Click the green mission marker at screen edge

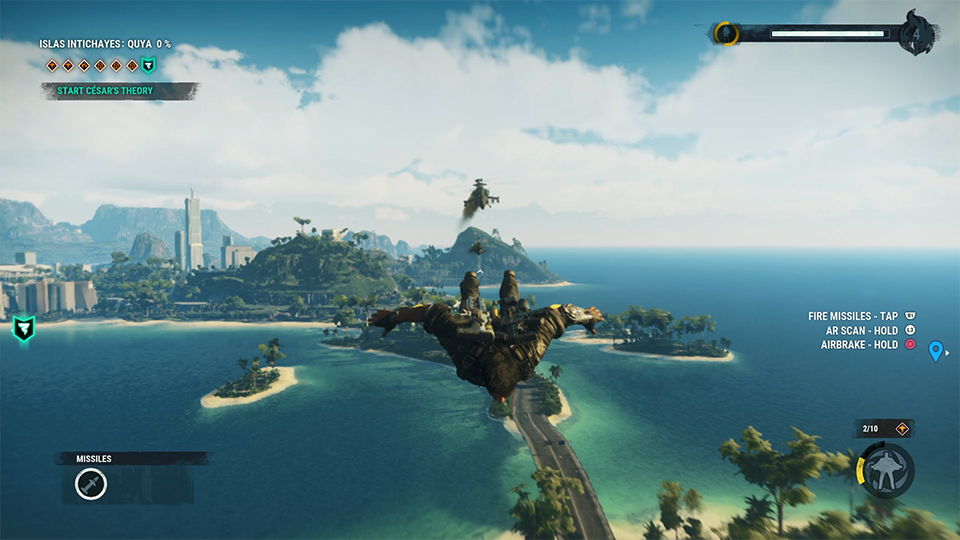[x=23, y=327]
